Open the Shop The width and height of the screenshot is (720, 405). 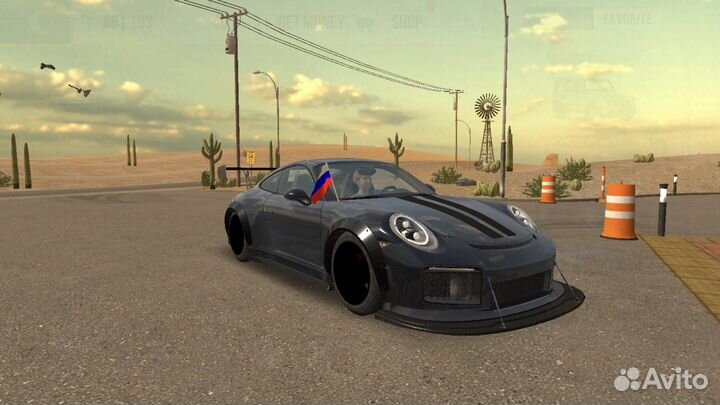pos(406,21)
